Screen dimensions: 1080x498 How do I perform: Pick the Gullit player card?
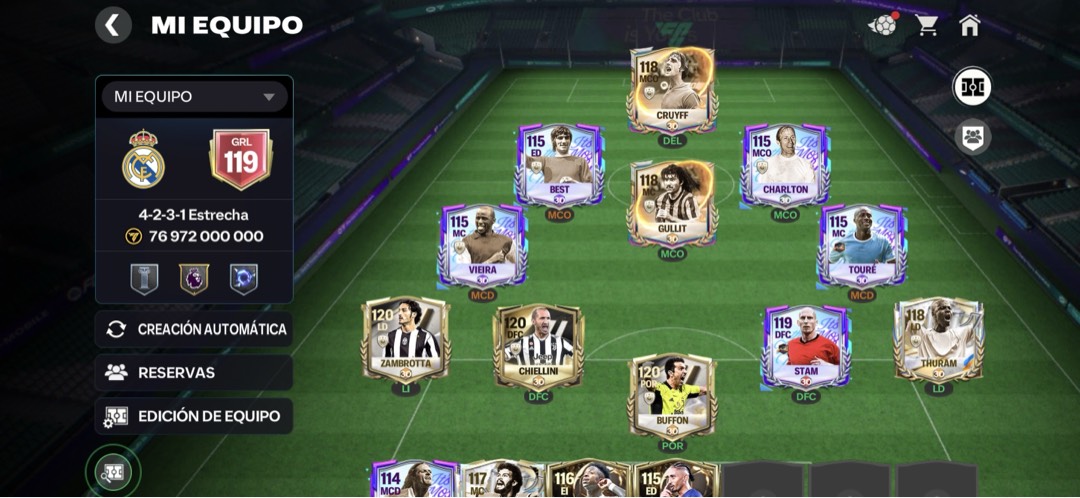673,202
